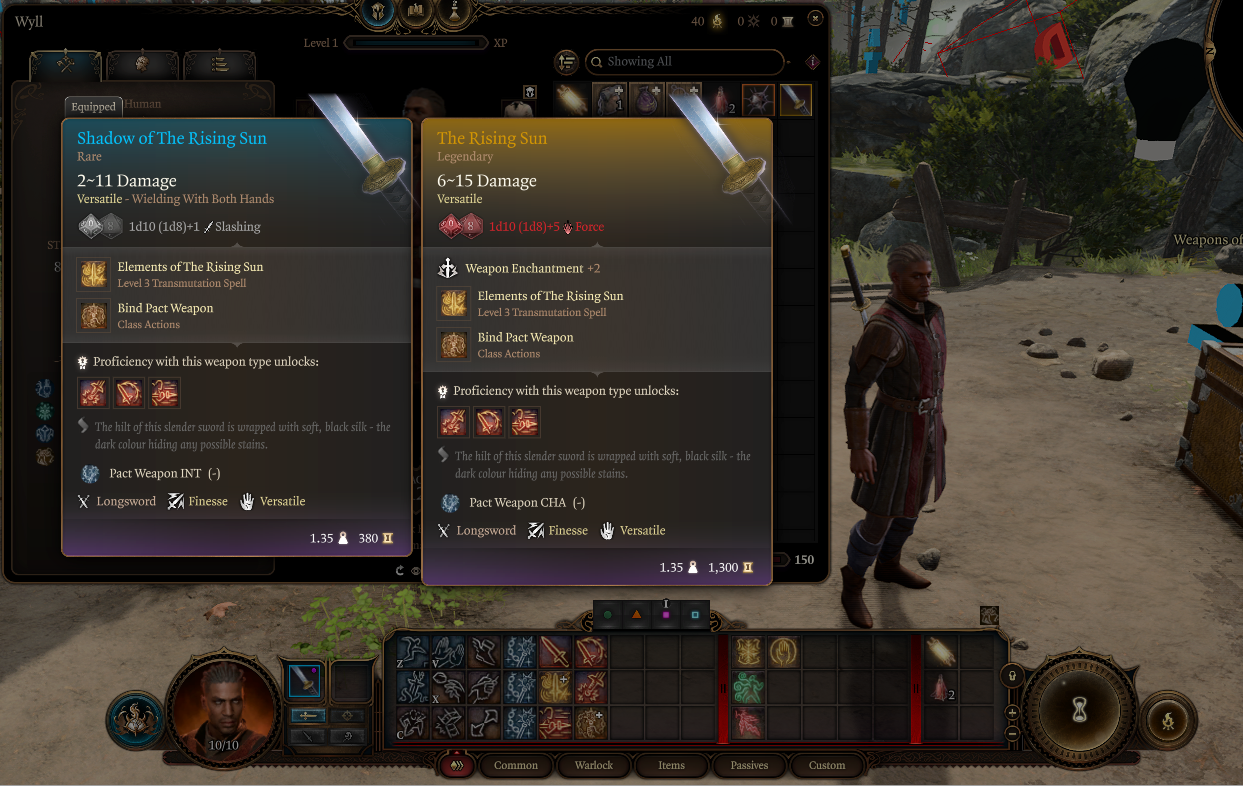End turn with the hourglass button
Screen dimensions: 1243x786
point(1080,712)
